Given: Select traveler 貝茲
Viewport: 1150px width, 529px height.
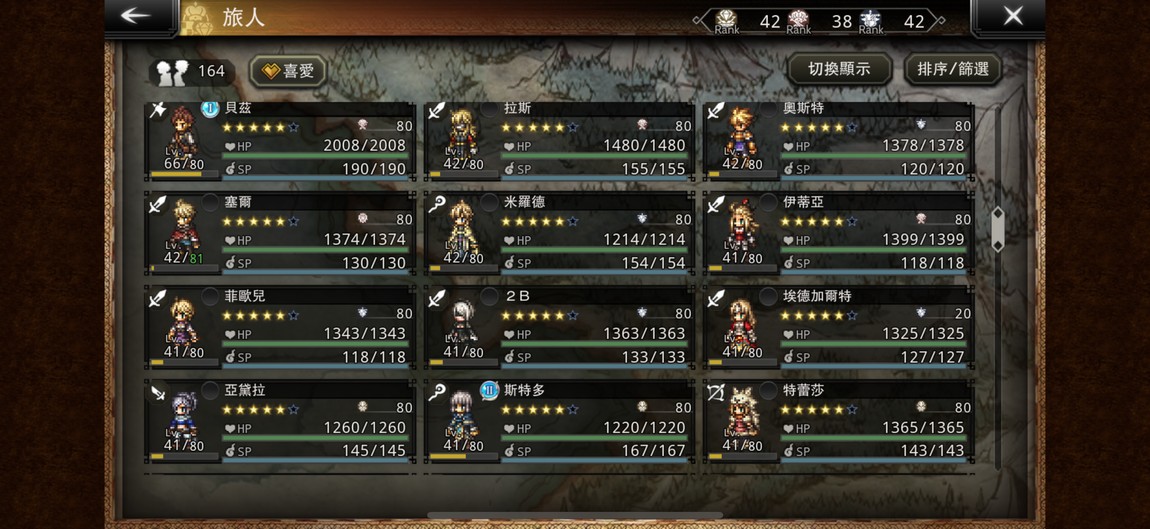Looking at the screenshot, I should coord(279,141).
